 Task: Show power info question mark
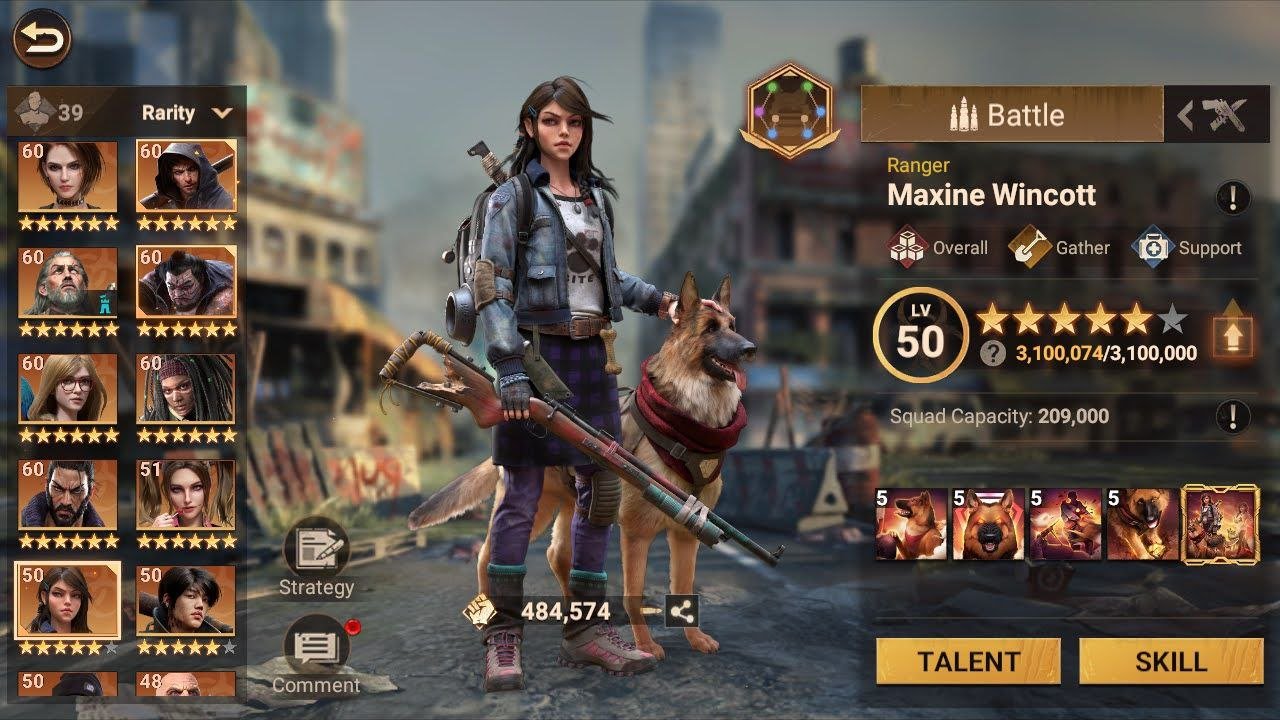[x=993, y=353]
